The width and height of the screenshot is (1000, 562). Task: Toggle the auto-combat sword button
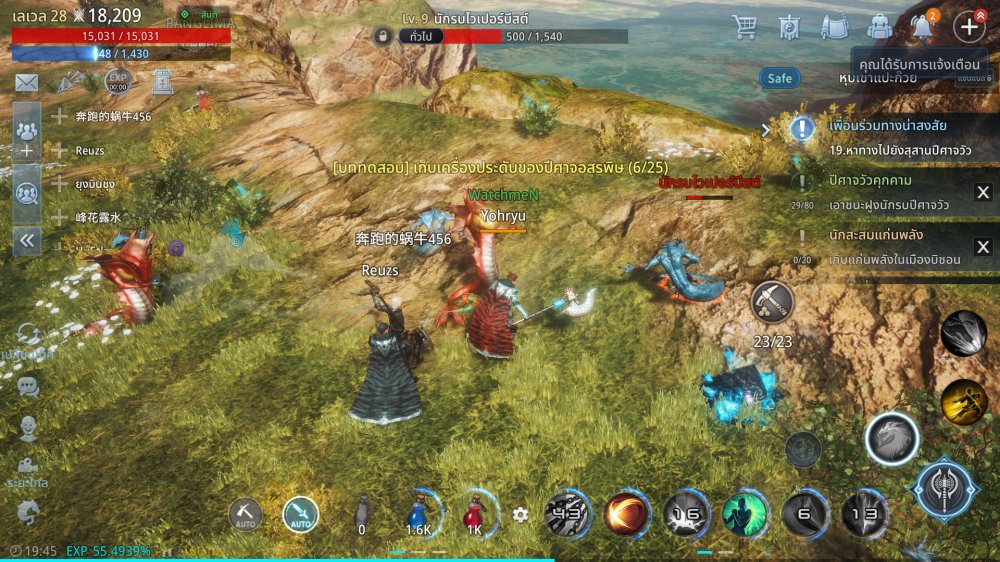300,514
